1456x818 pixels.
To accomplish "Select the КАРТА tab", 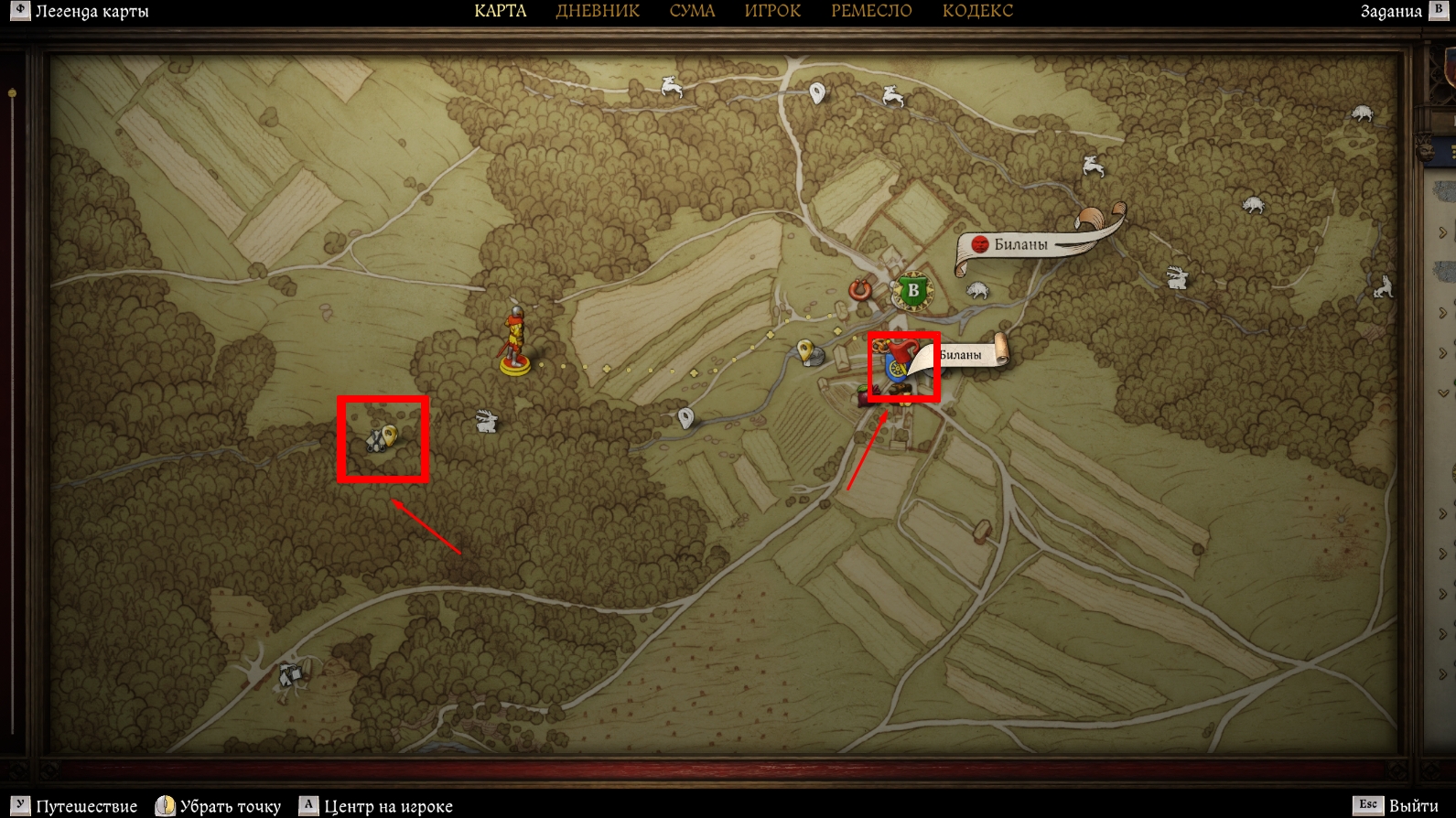I will [500, 11].
